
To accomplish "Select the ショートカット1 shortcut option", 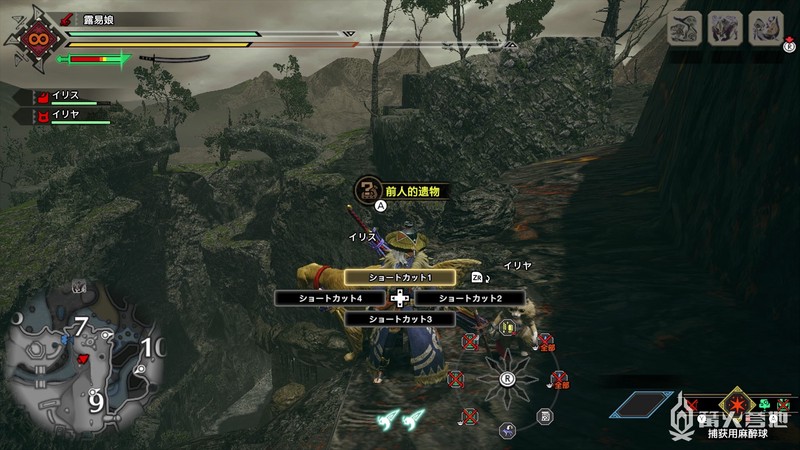I will [399, 277].
